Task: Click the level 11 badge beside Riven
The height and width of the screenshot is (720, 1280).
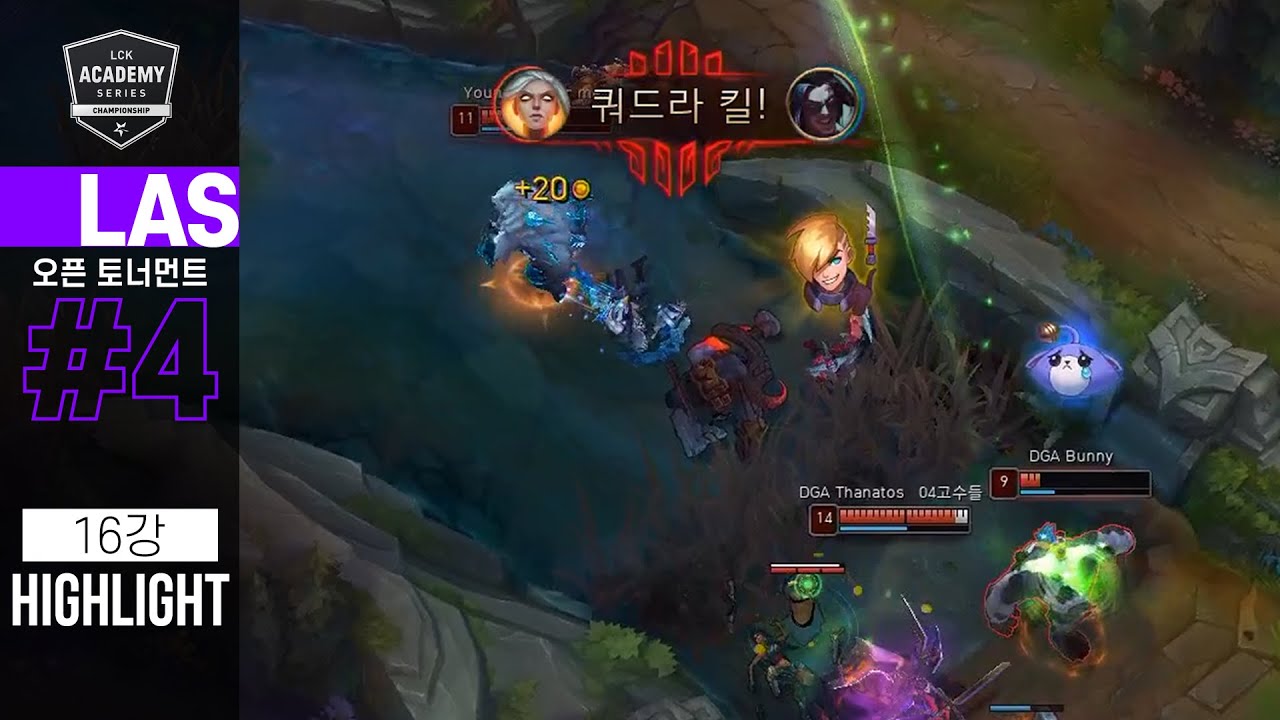Action: tap(465, 120)
